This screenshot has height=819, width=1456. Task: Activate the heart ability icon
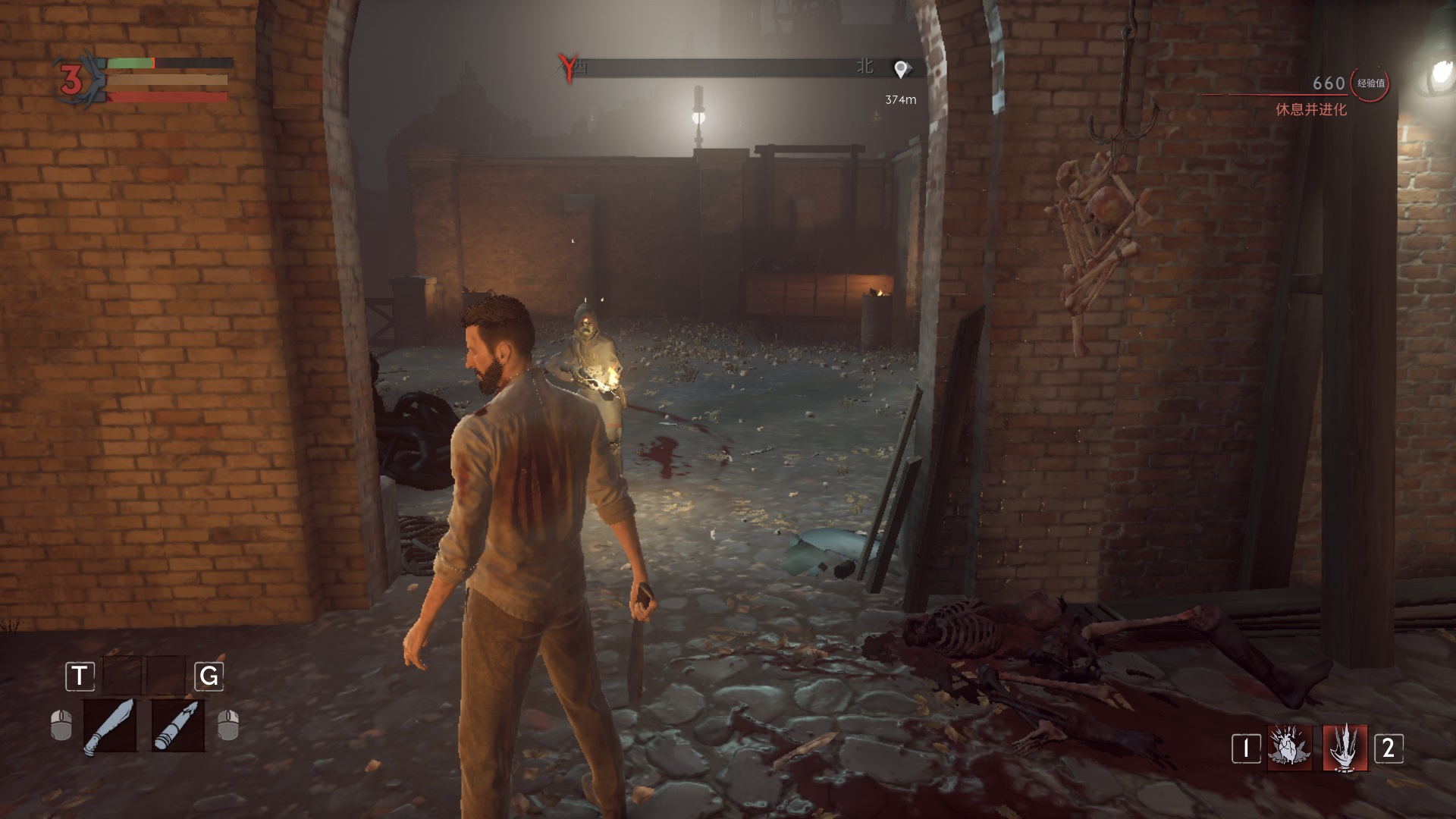point(1290,748)
